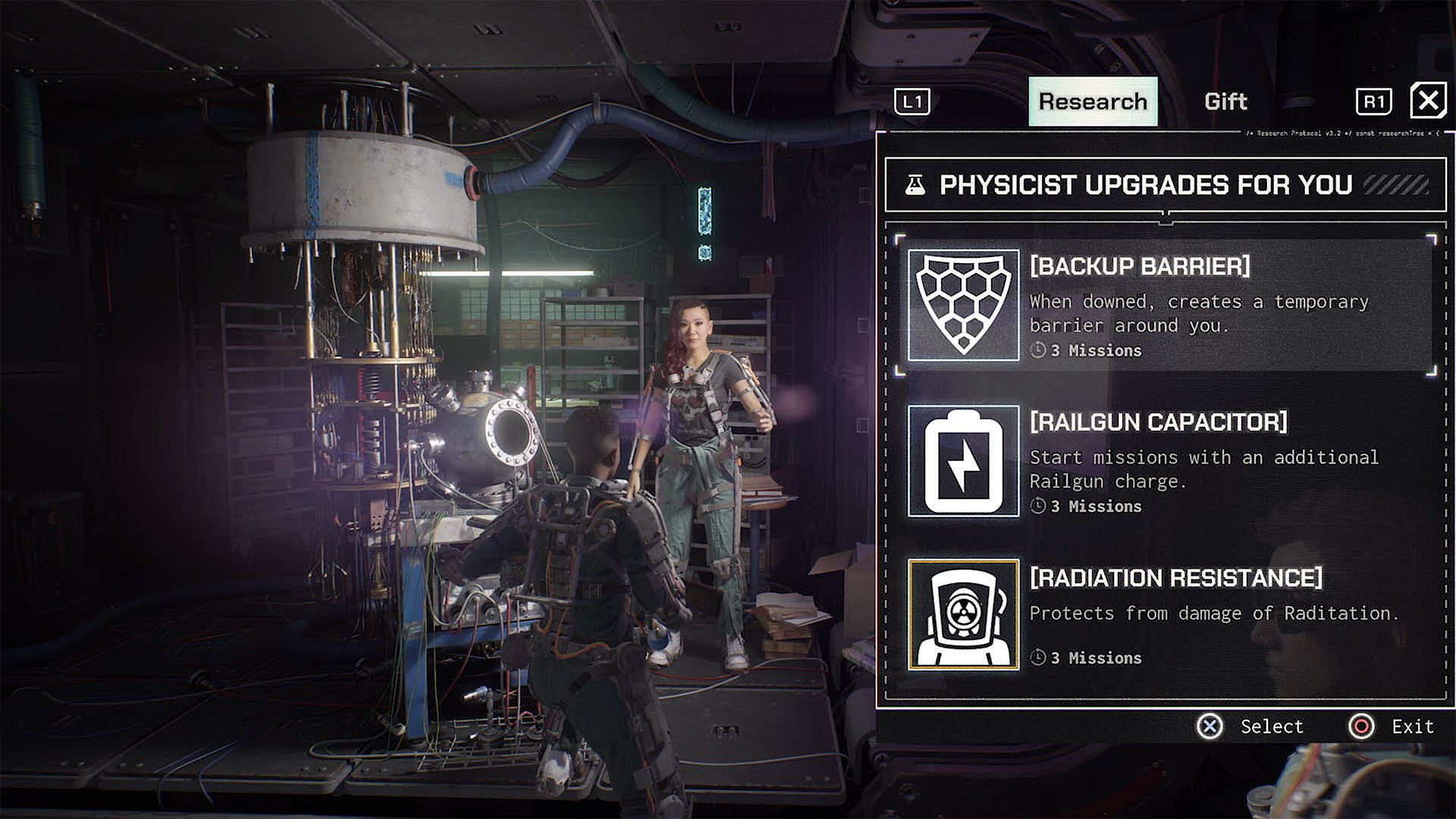Click the honeycomb shield icon
Image resolution: width=1456 pixels, height=819 pixels.
coord(964,305)
